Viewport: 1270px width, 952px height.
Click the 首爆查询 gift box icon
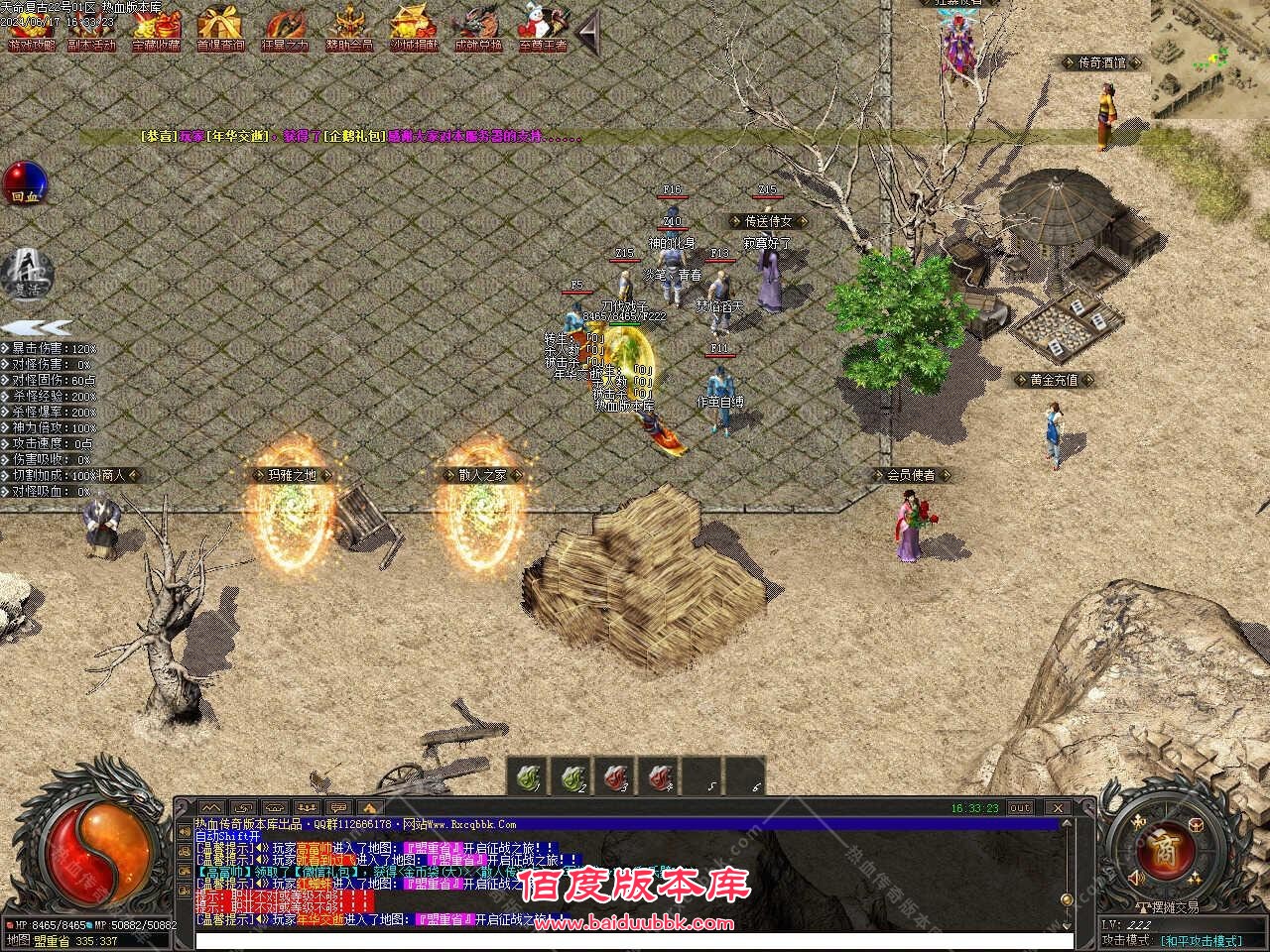[x=220, y=30]
